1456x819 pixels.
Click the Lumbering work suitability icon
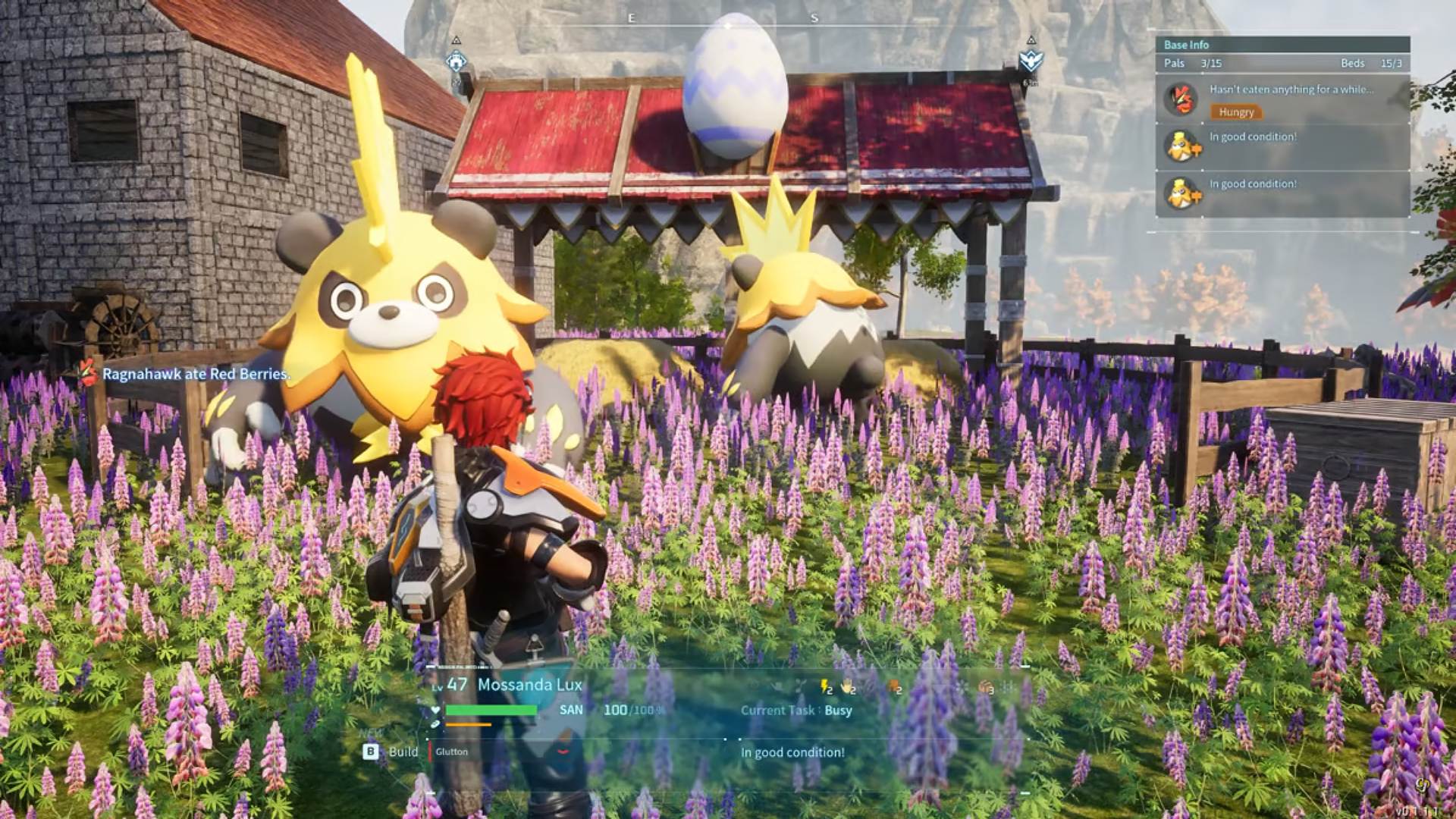pyautogui.click(x=893, y=688)
